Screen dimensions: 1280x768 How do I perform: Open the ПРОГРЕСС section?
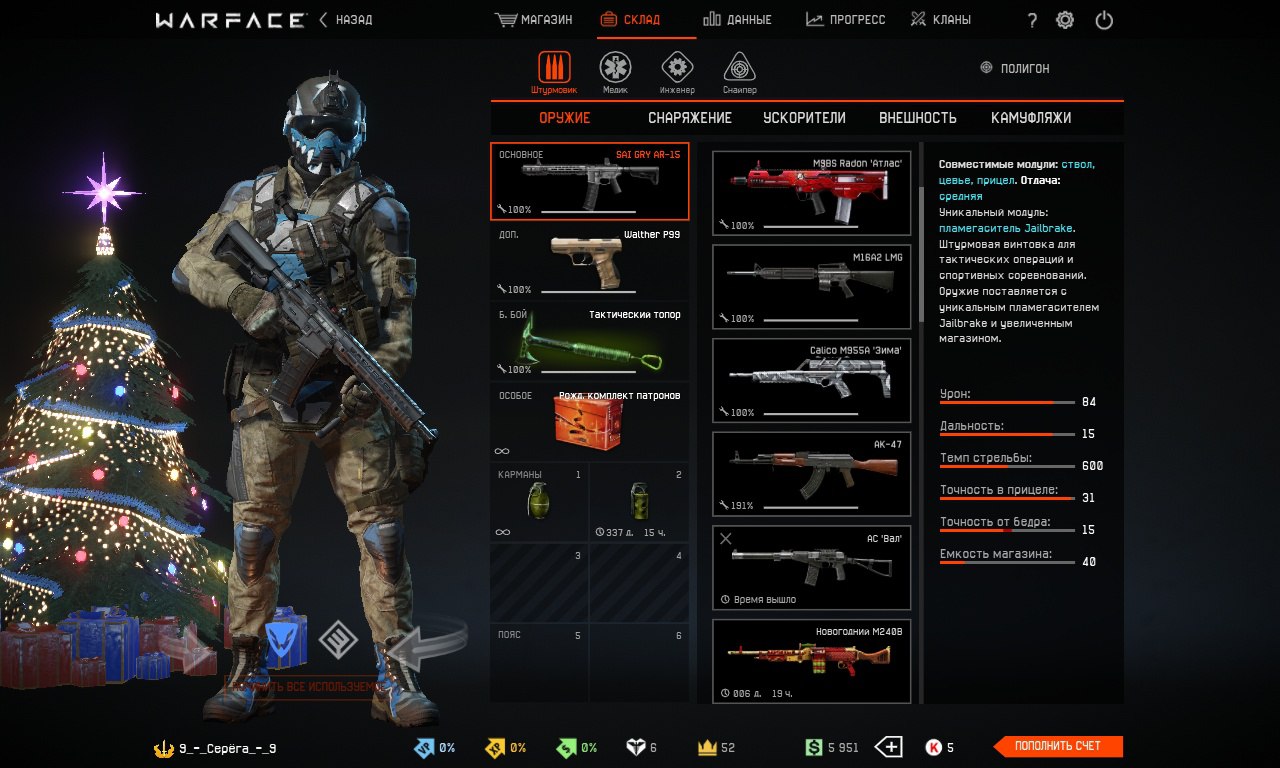tap(845, 20)
